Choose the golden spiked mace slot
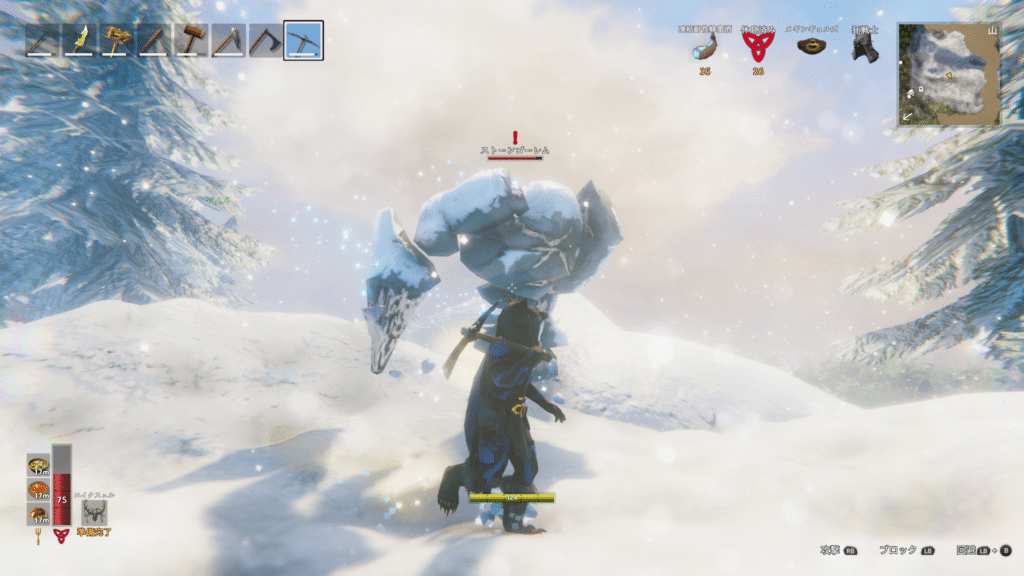The image size is (1024, 576). (x=116, y=40)
